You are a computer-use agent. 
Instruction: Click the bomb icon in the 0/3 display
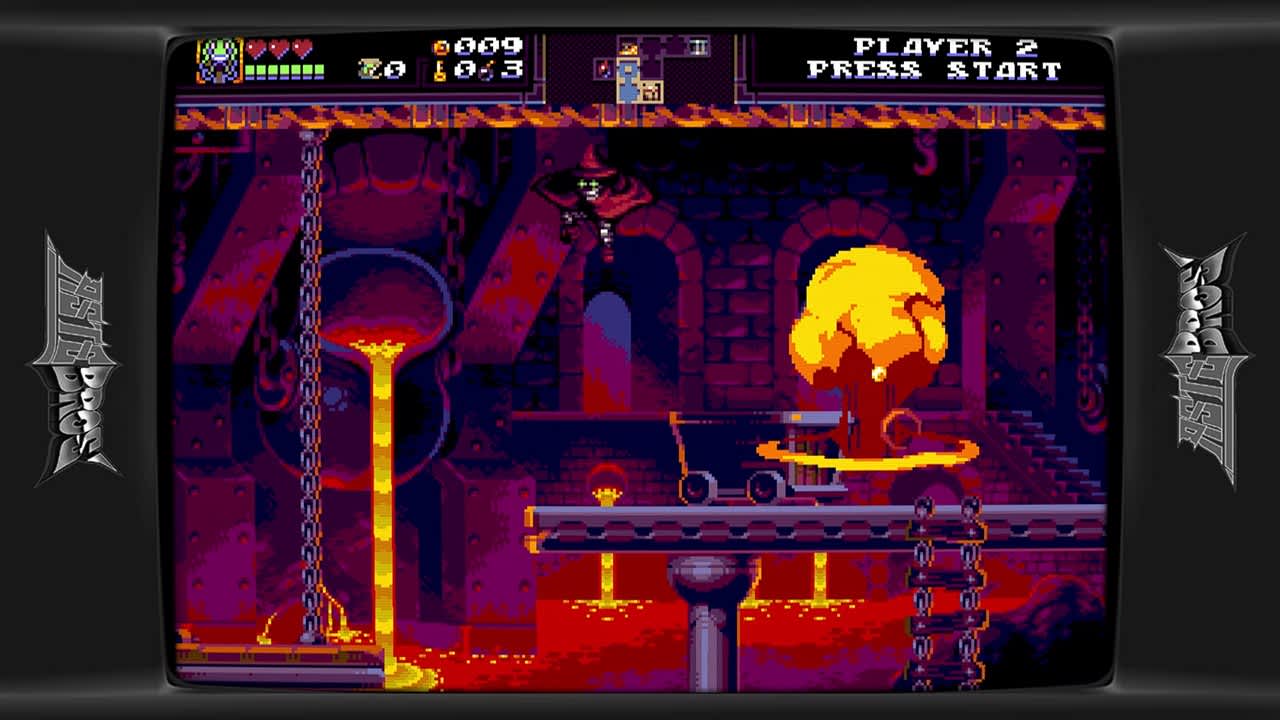pyautogui.click(x=487, y=71)
